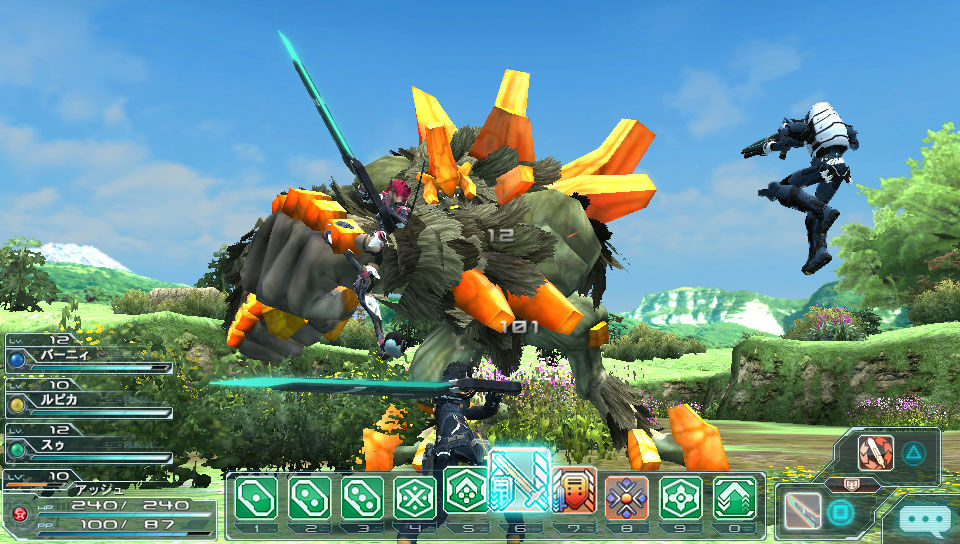This screenshot has width=960, height=544.
Task: Activate the orange armor skill in slot 7
Action: click(574, 490)
